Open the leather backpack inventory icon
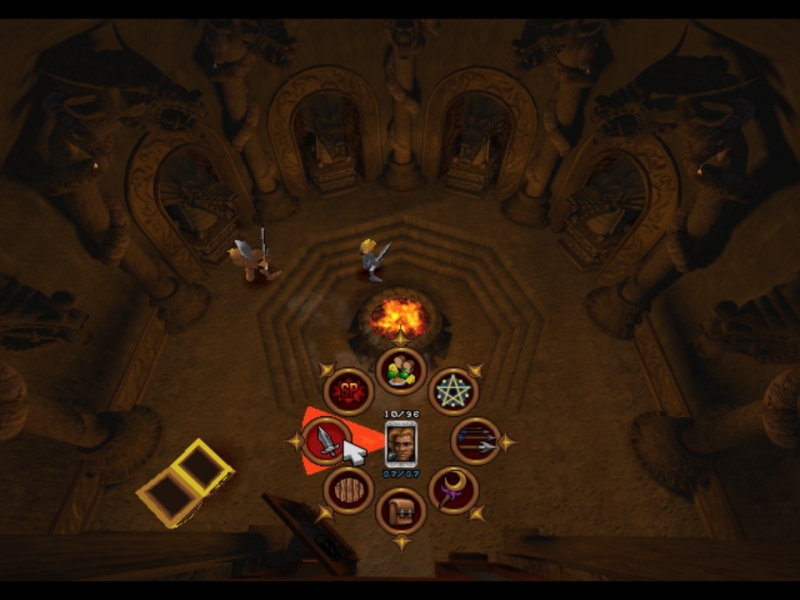Screen dimensions: 800x600 [x=401, y=511]
